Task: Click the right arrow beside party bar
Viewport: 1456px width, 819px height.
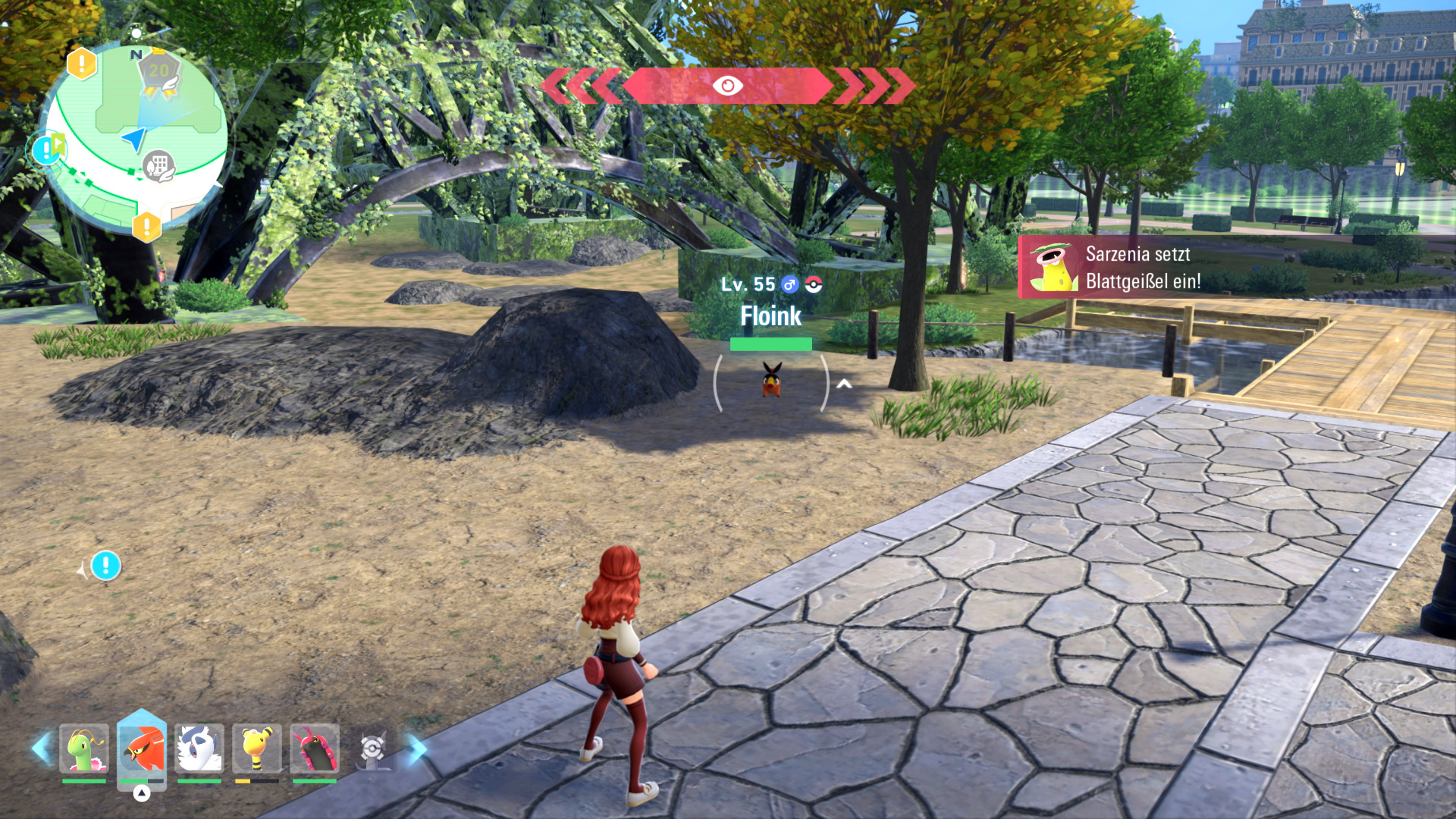Action: [416, 748]
